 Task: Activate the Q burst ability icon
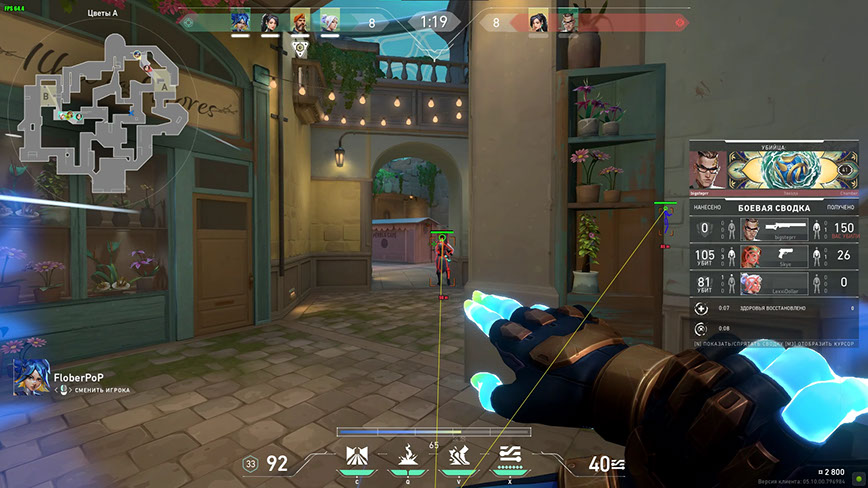point(407,457)
